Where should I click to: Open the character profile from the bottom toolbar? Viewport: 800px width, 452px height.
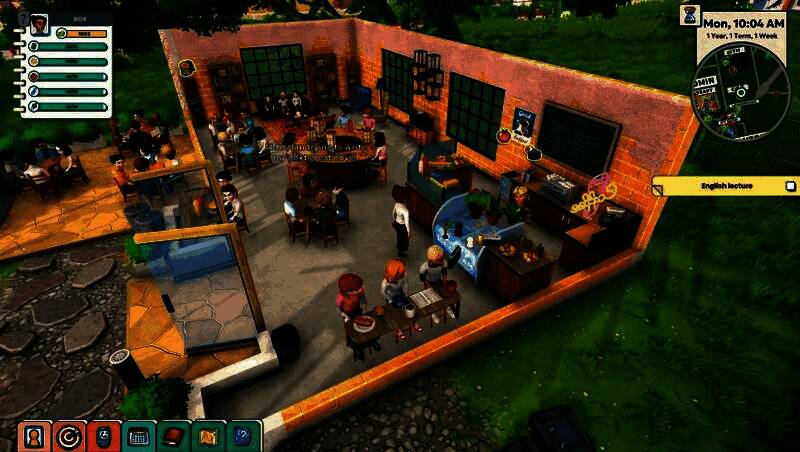coord(34,436)
